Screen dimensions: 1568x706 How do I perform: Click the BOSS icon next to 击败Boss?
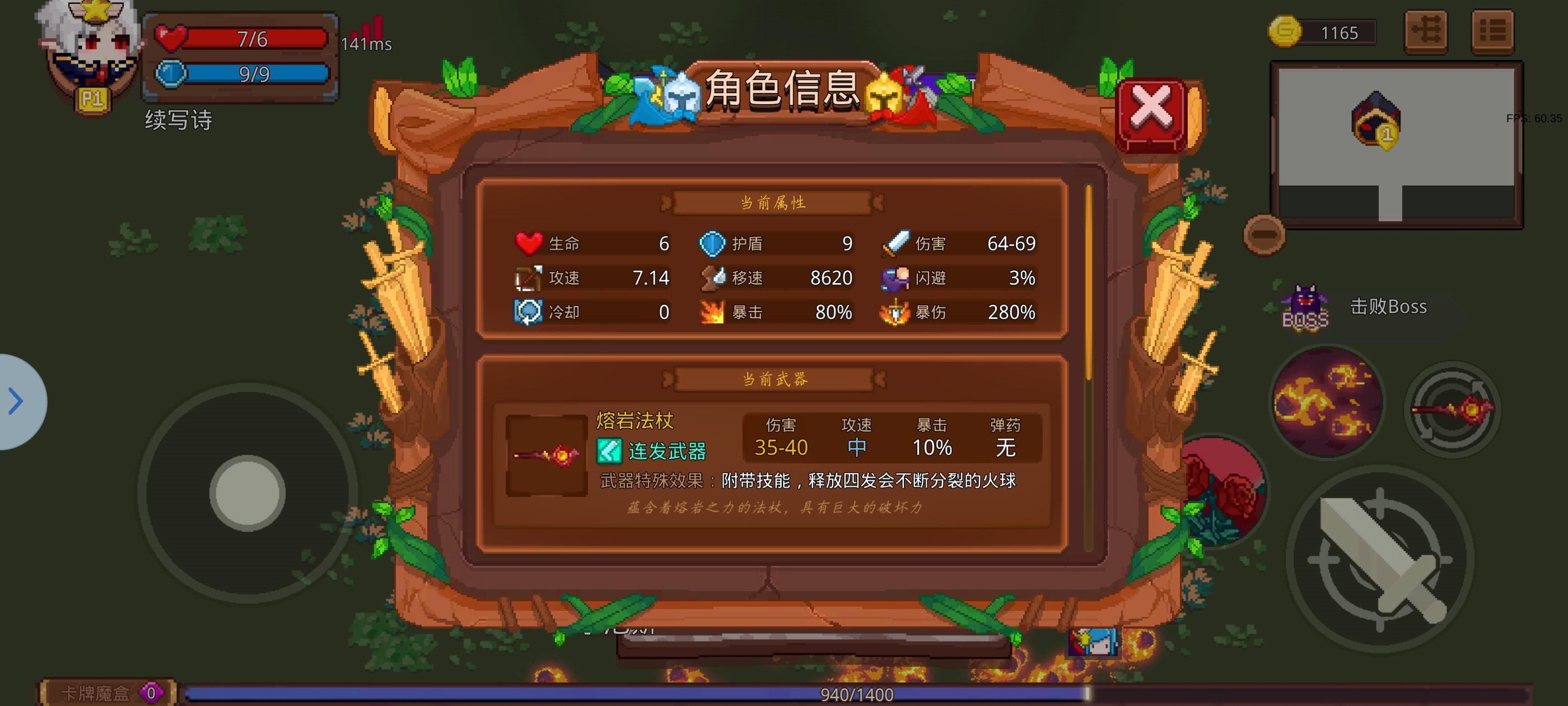point(1304,305)
